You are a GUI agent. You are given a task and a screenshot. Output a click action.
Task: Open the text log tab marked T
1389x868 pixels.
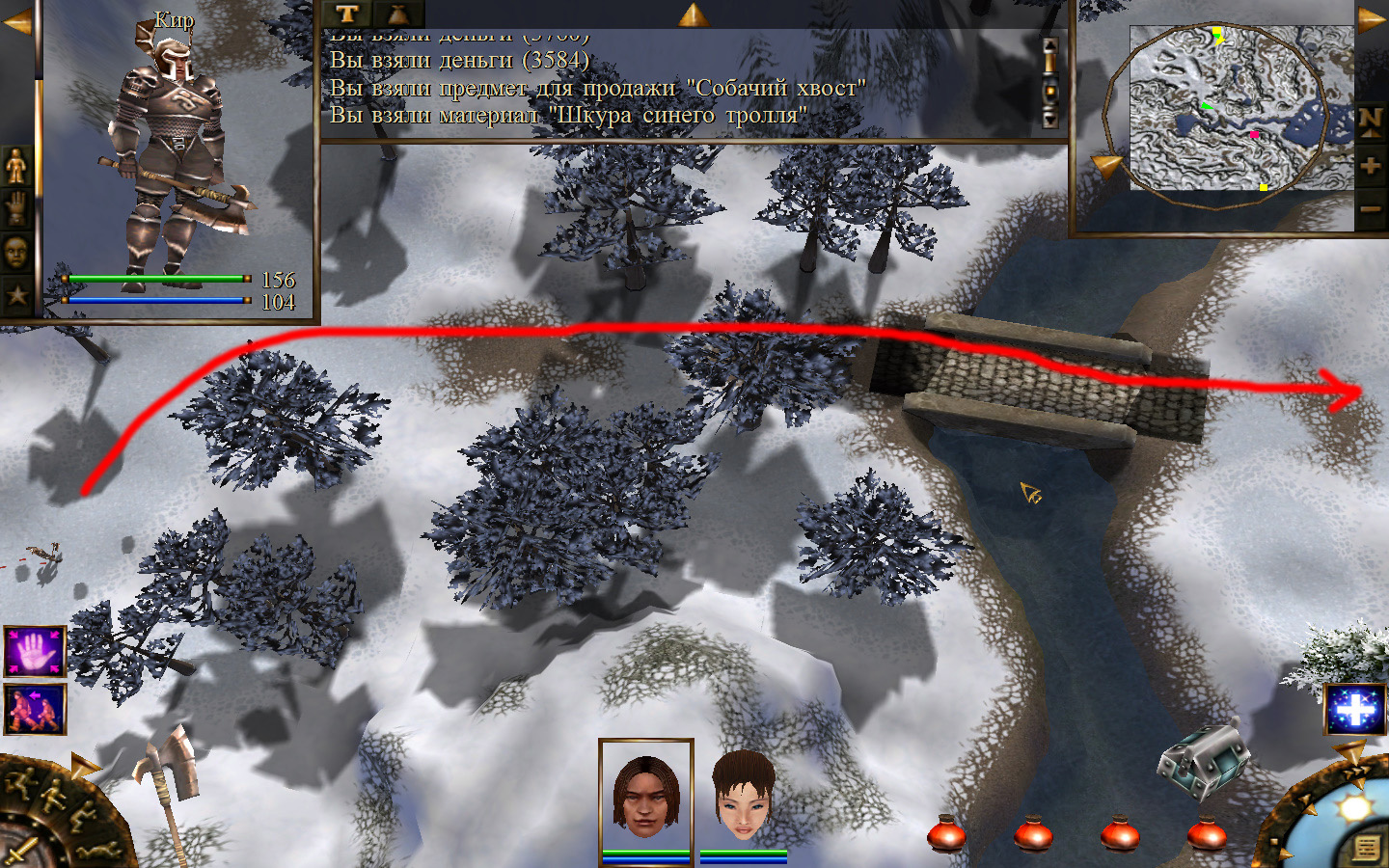347,14
